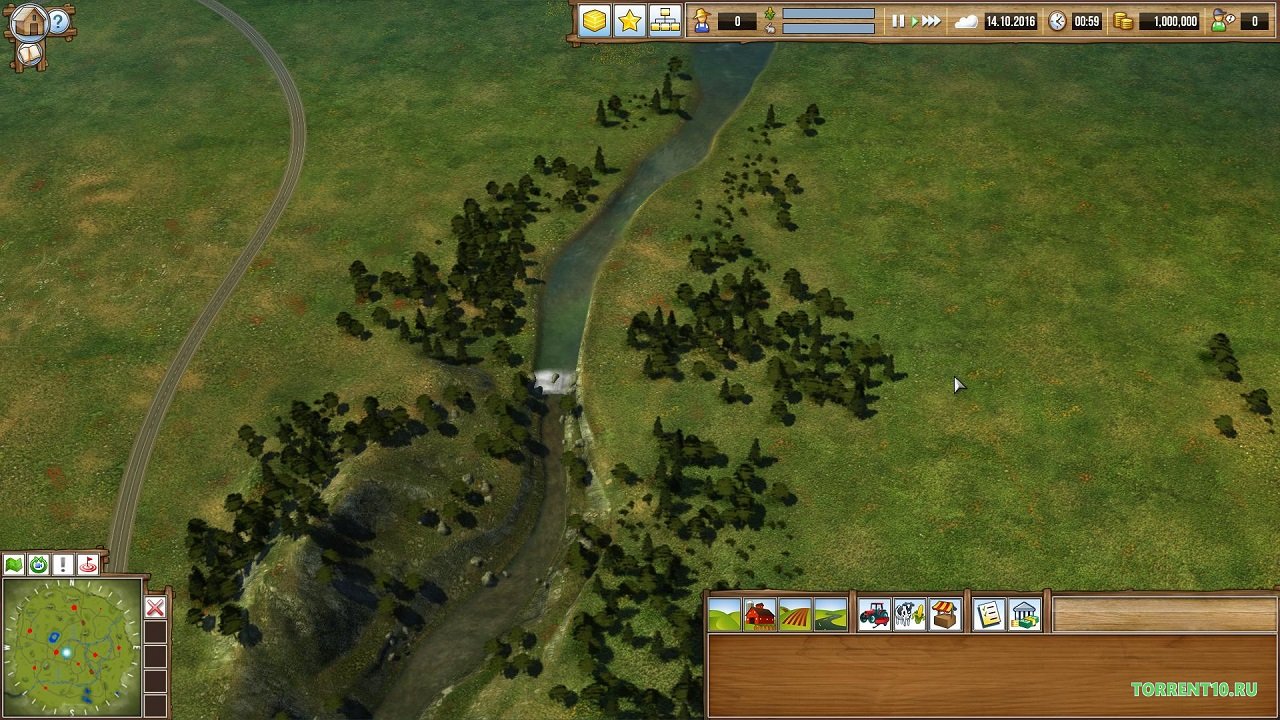Open the hay bale panel
This screenshot has height=720, width=1280.
coord(595,21)
